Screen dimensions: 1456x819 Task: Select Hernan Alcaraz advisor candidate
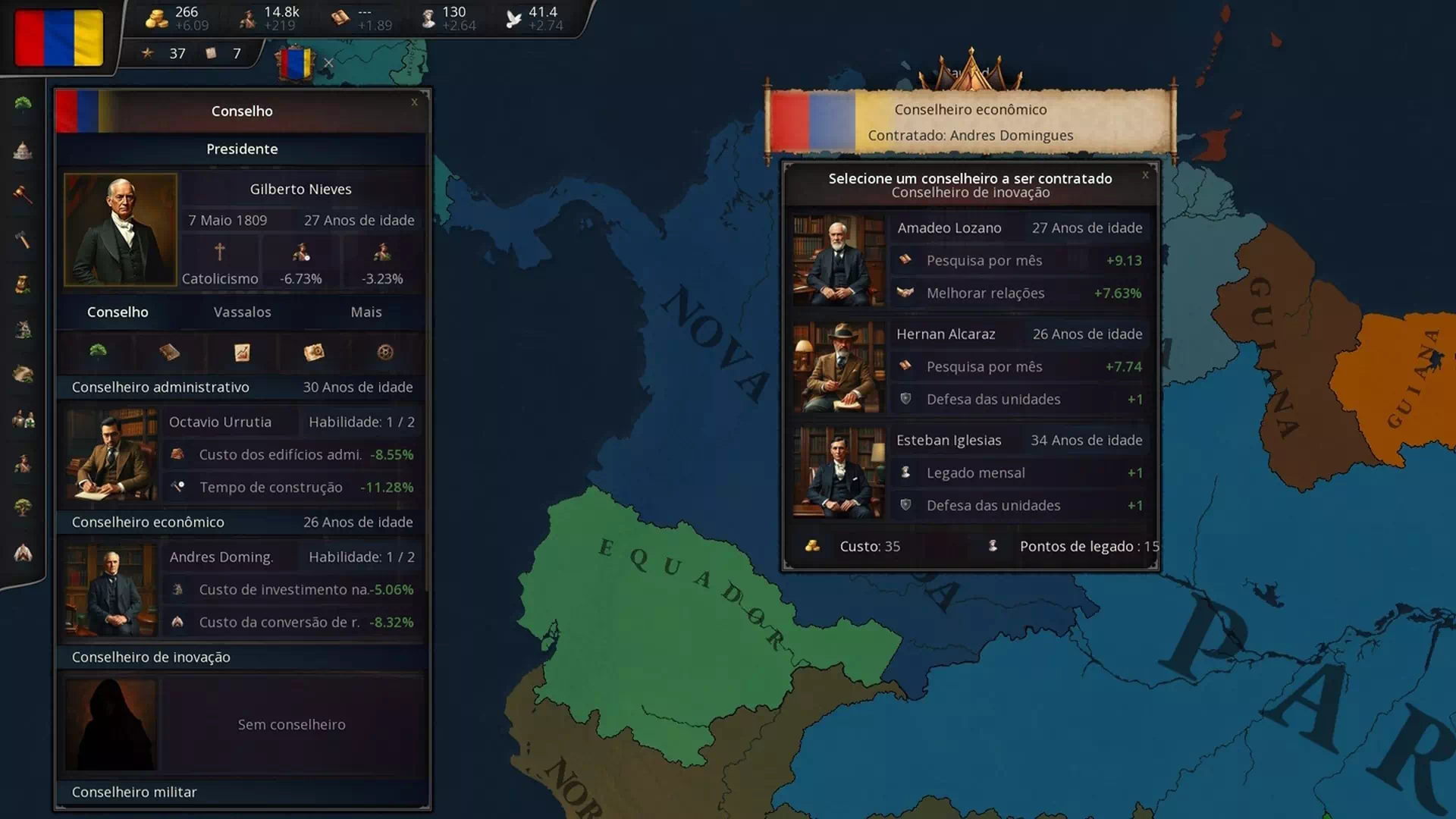[x=971, y=366]
